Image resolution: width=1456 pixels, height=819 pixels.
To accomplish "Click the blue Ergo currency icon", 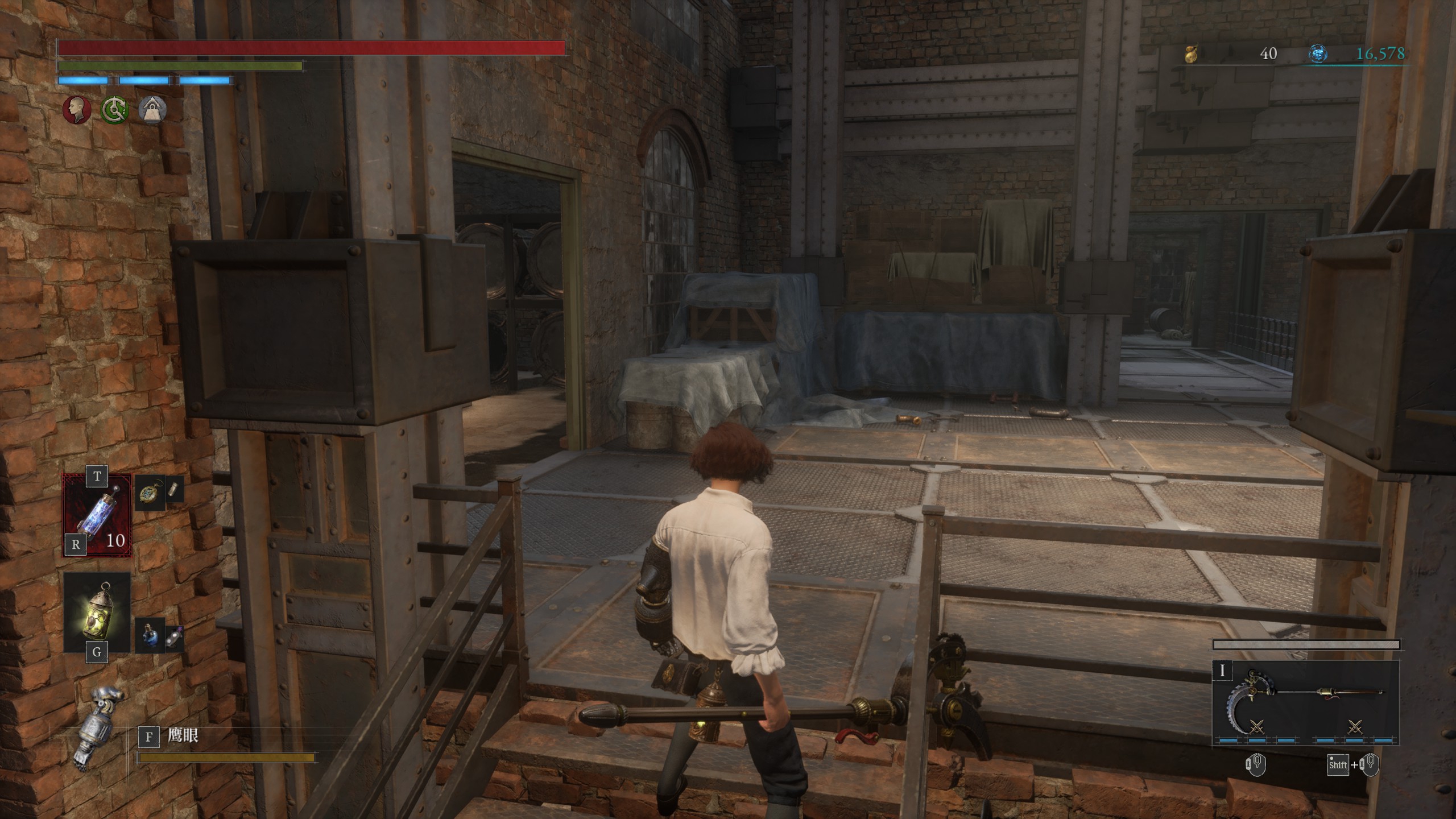I will [x=1318, y=54].
